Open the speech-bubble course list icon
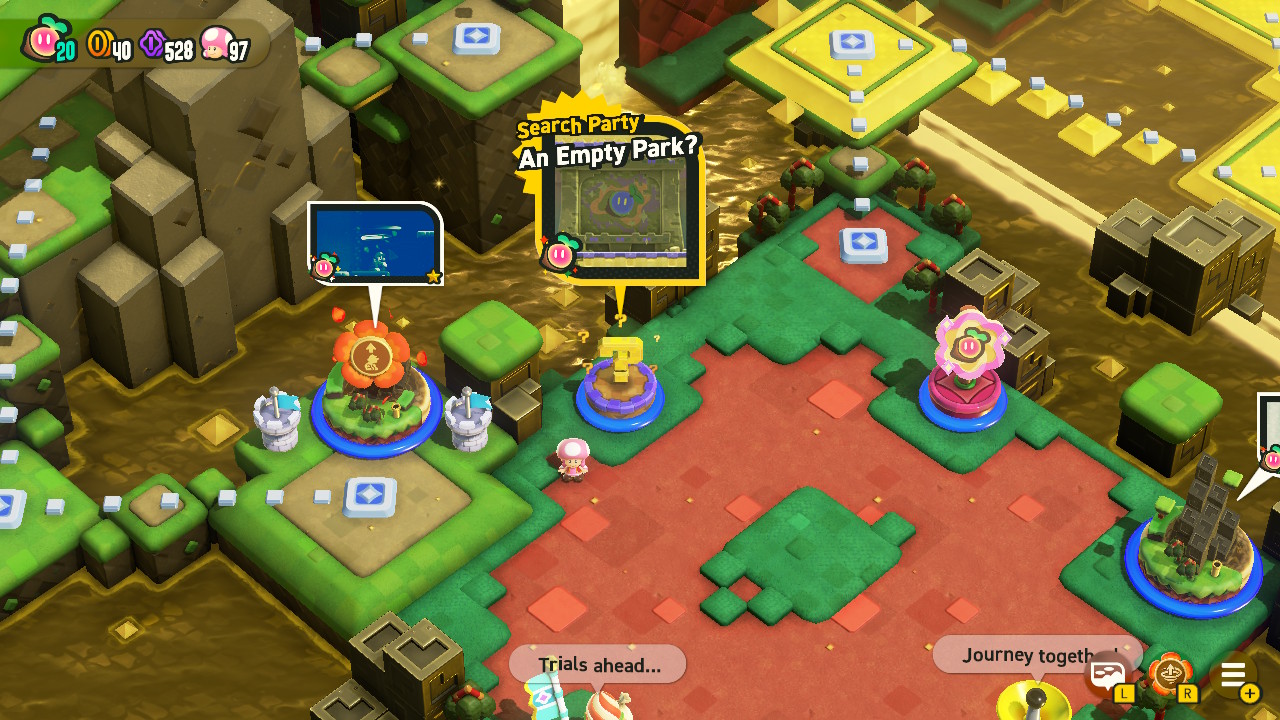 pos(1106,675)
